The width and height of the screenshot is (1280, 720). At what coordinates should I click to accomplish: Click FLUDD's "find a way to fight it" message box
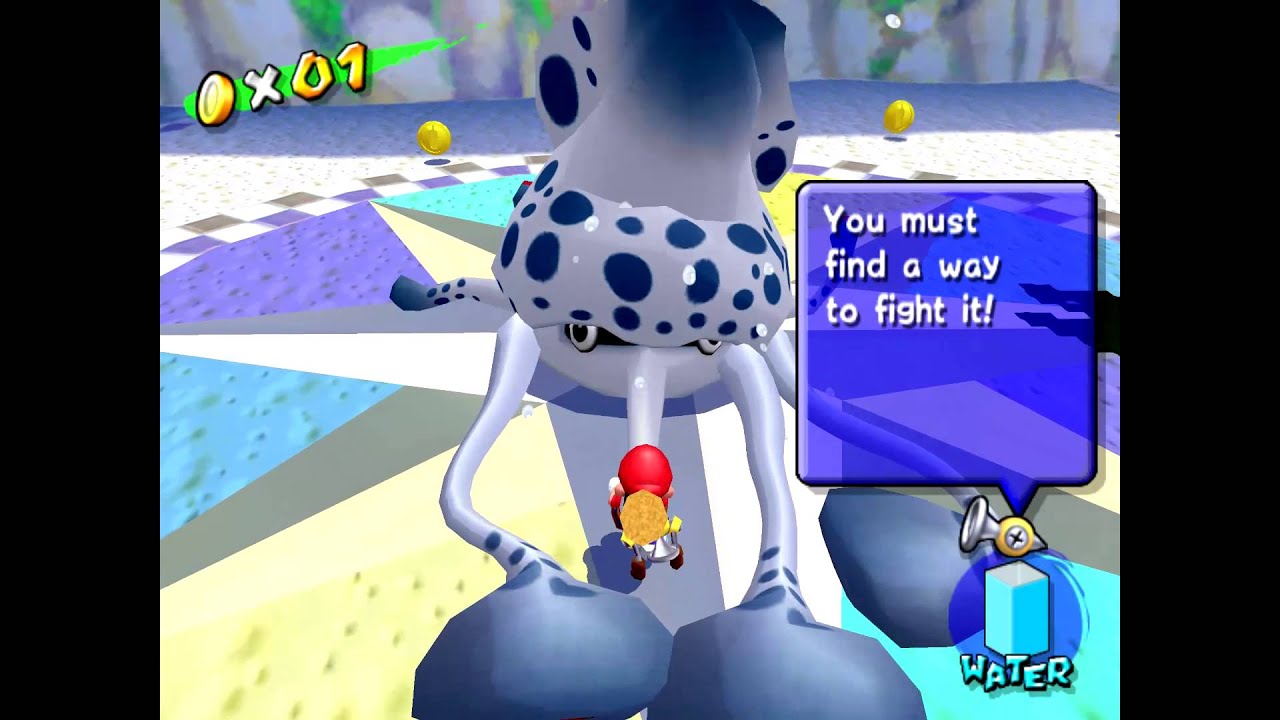pyautogui.click(x=945, y=333)
